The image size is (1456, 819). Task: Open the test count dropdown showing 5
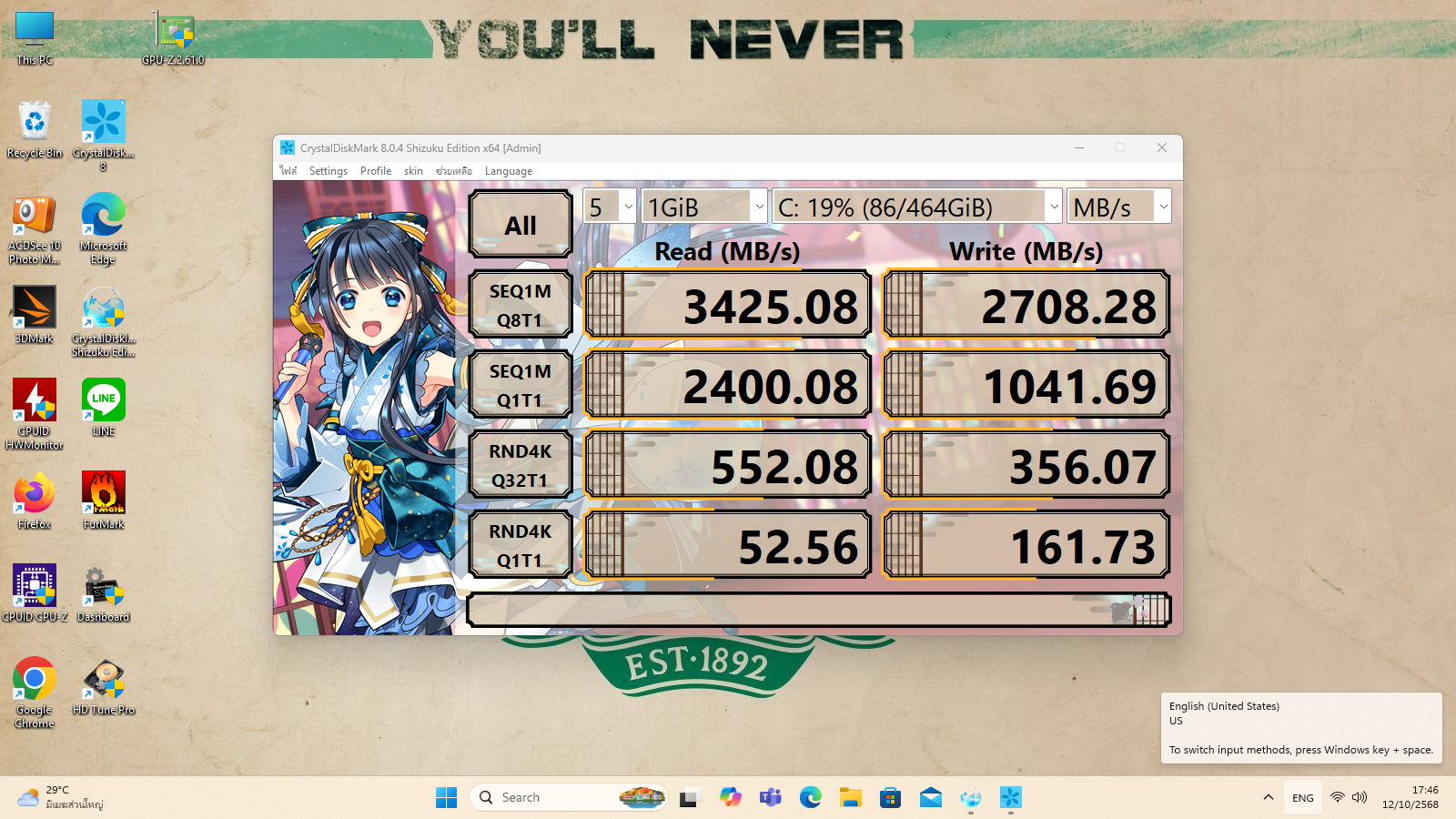(x=610, y=207)
